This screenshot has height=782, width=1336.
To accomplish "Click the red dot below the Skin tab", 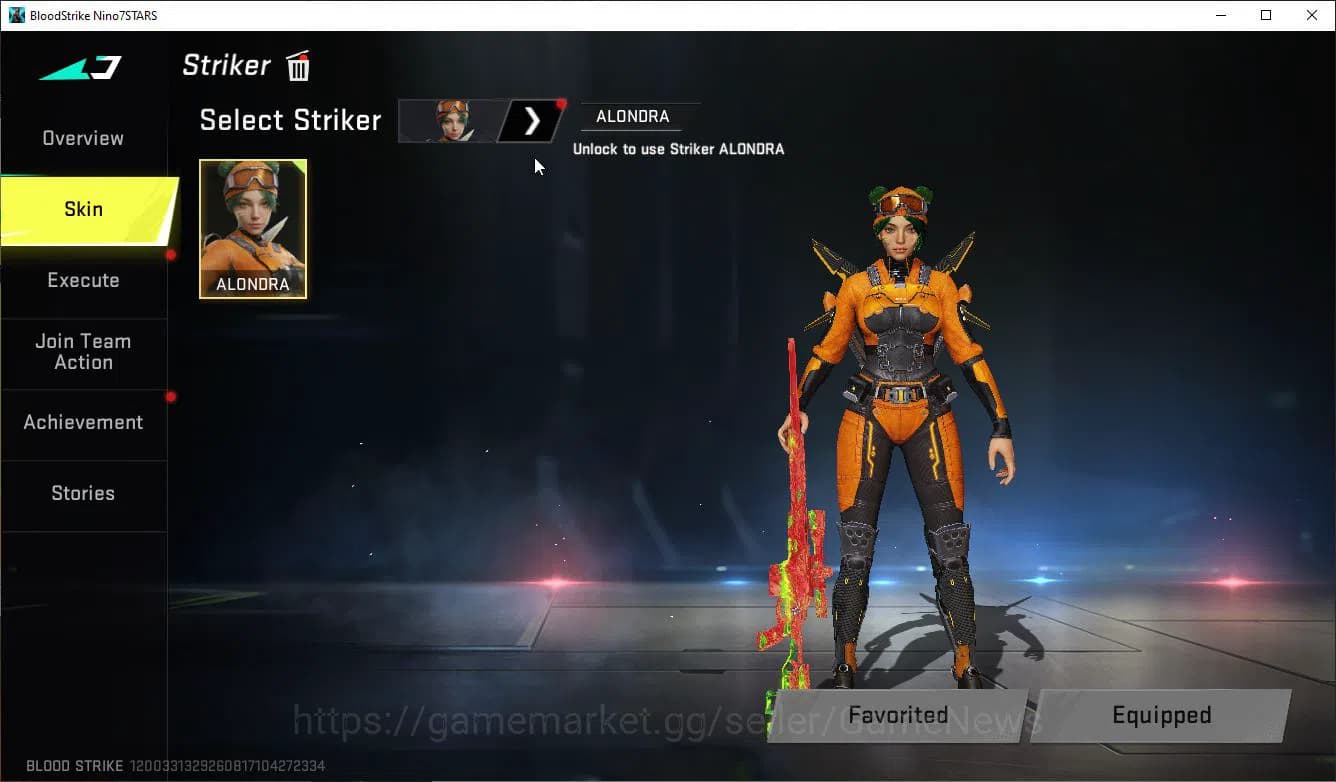I will 170,256.
